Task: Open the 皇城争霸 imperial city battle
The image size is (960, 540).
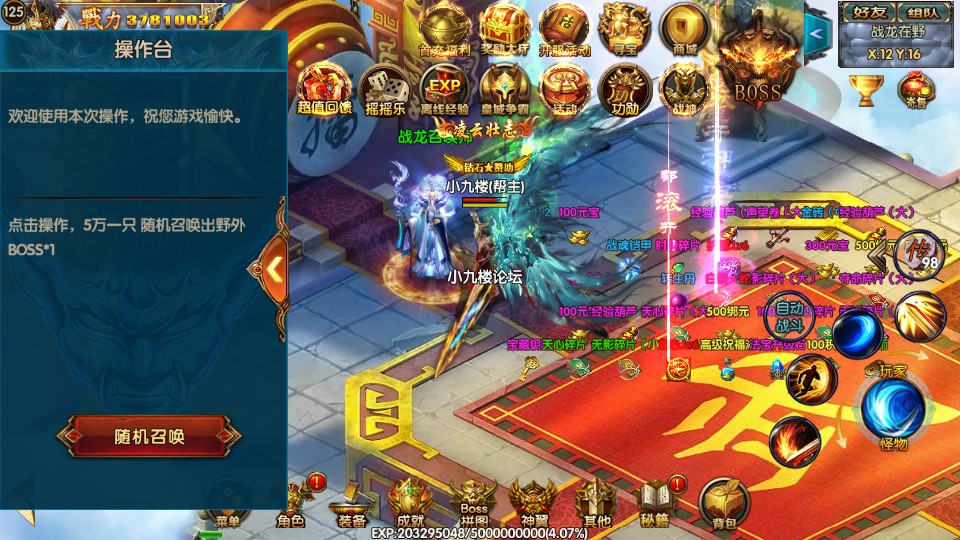Action: point(503,87)
